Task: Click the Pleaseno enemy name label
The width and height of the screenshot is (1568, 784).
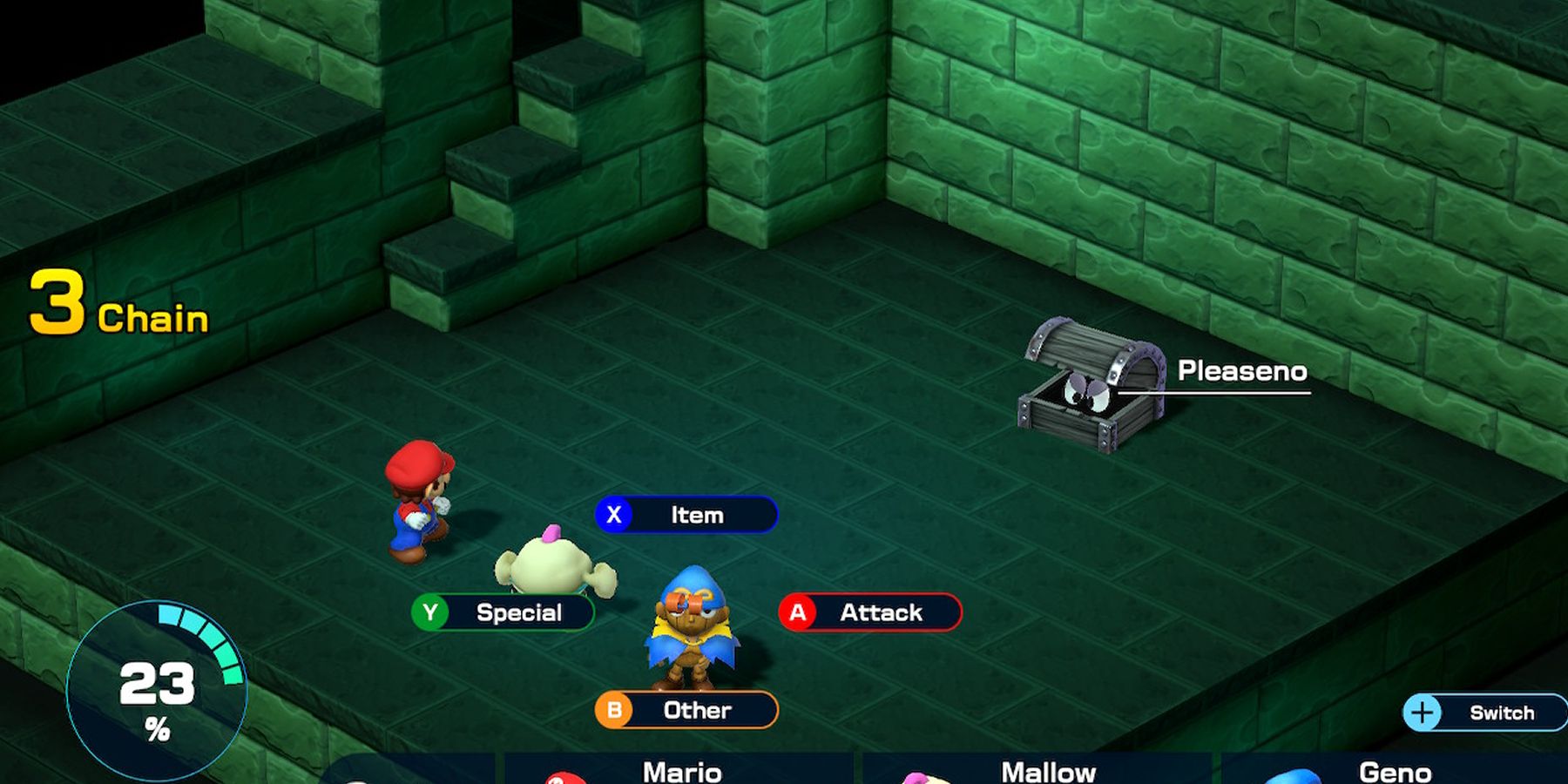Action: point(1243,371)
